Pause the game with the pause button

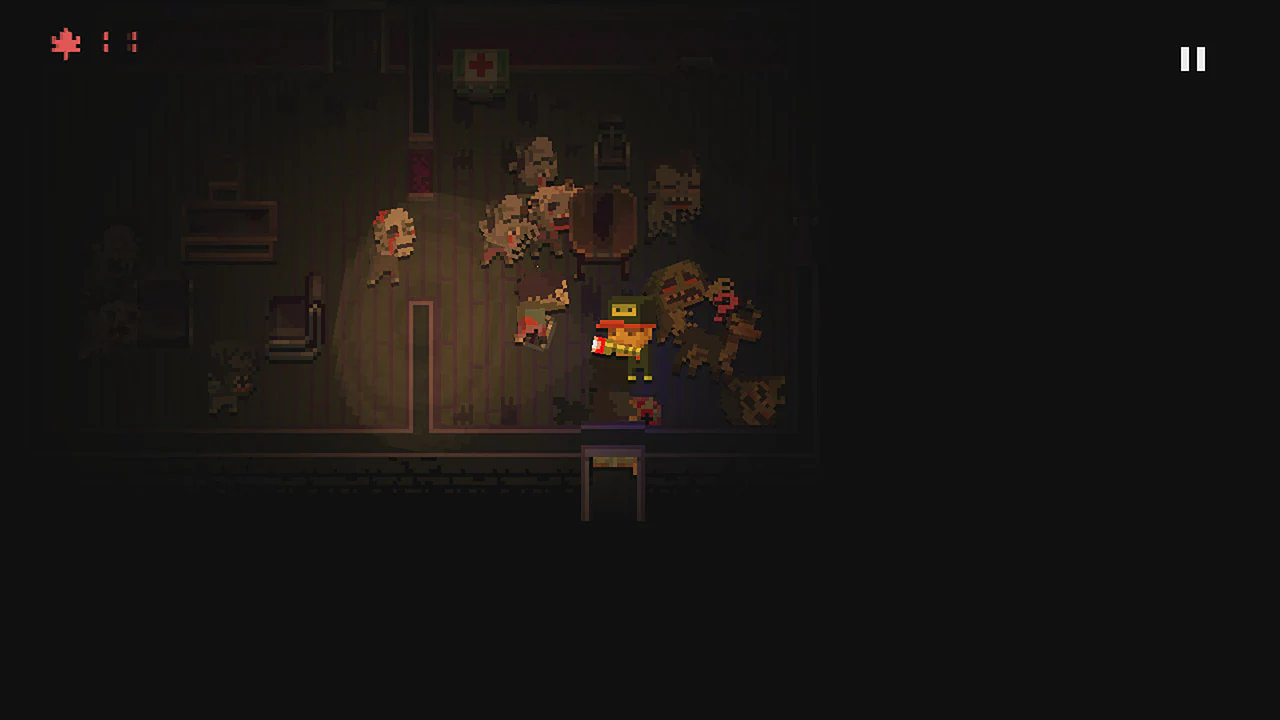tap(1192, 59)
